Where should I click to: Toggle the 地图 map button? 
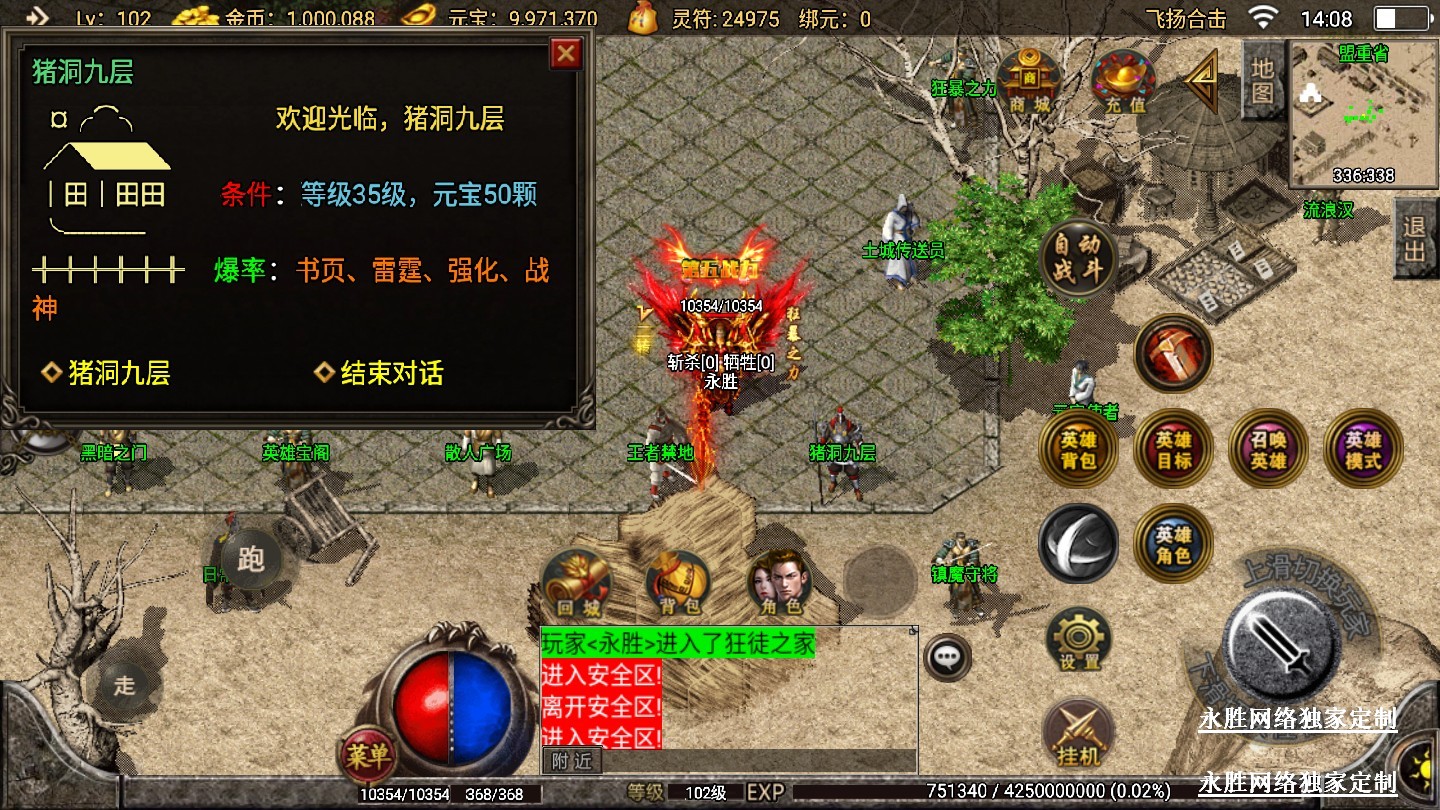[1262, 82]
